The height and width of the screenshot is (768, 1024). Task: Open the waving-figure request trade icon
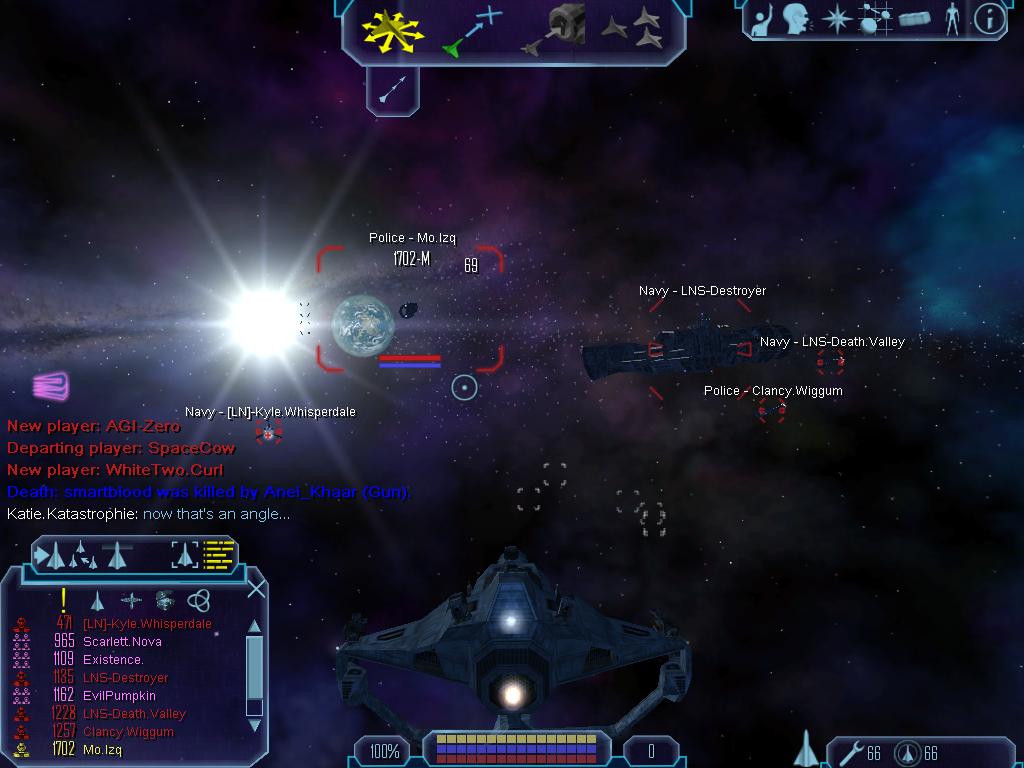(763, 20)
